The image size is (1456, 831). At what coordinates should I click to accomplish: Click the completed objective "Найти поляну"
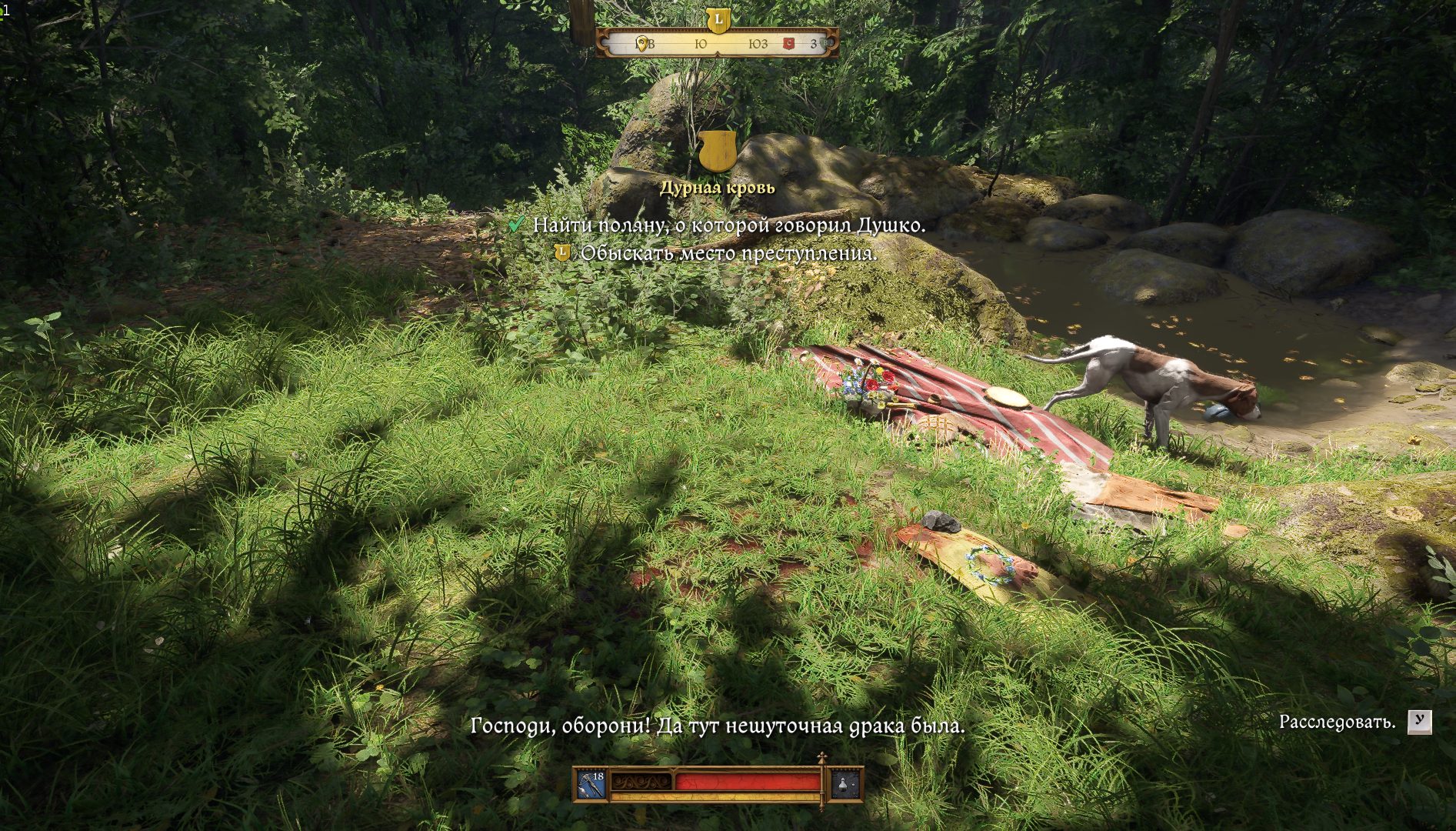pyautogui.click(x=728, y=225)
